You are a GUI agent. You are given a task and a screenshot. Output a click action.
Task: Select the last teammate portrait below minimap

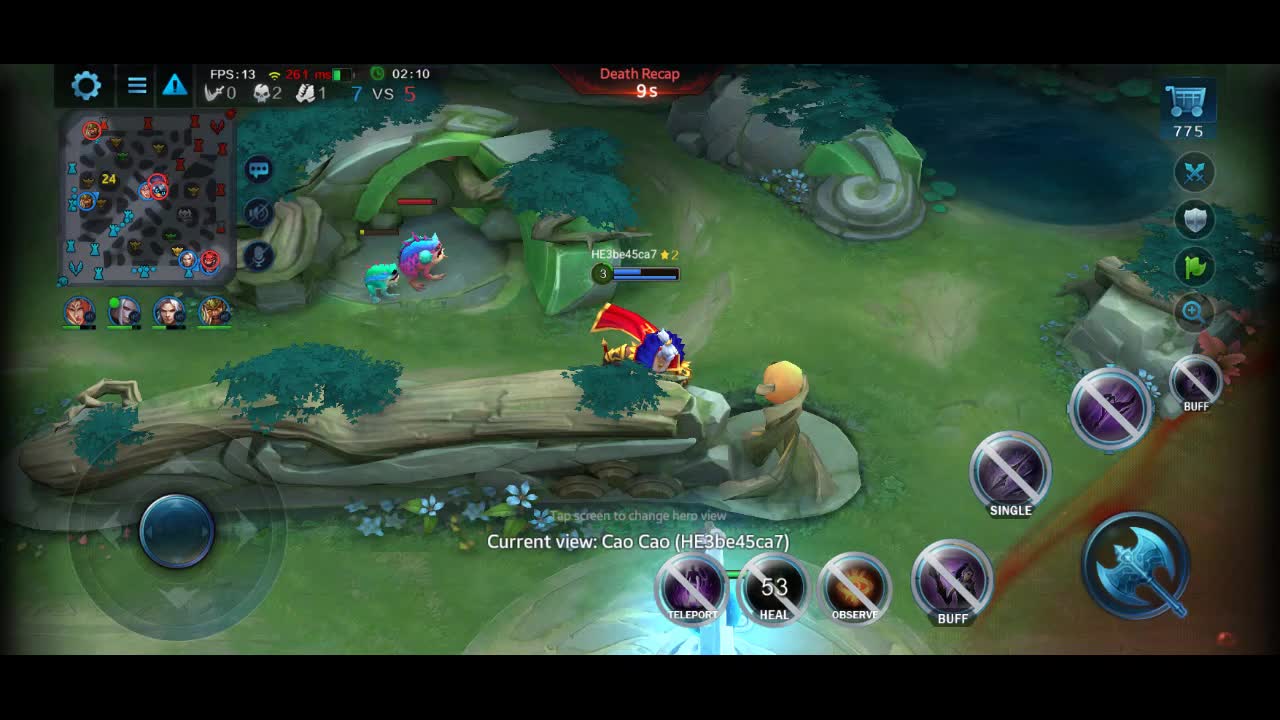[x=214, y=312]
